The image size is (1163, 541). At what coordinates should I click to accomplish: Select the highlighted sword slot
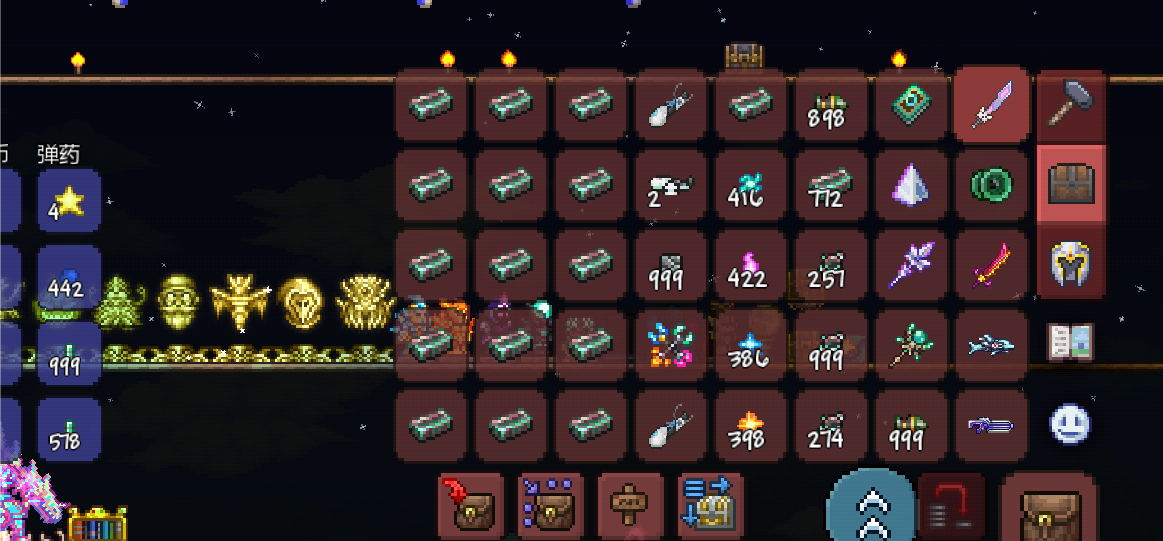coord(990,105)
